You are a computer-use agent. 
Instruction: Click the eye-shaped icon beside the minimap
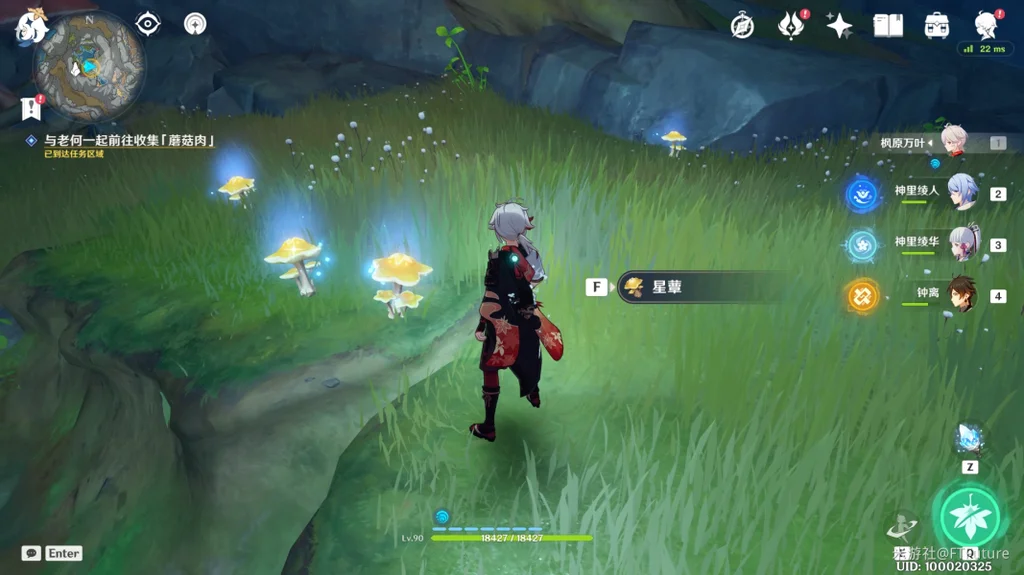pyautogui.click(x=148, y=23)
